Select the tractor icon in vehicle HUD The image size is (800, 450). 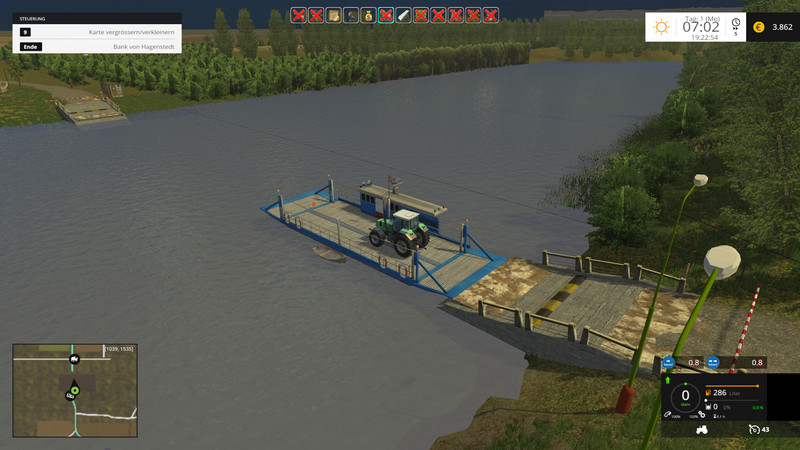coord(702,429)
